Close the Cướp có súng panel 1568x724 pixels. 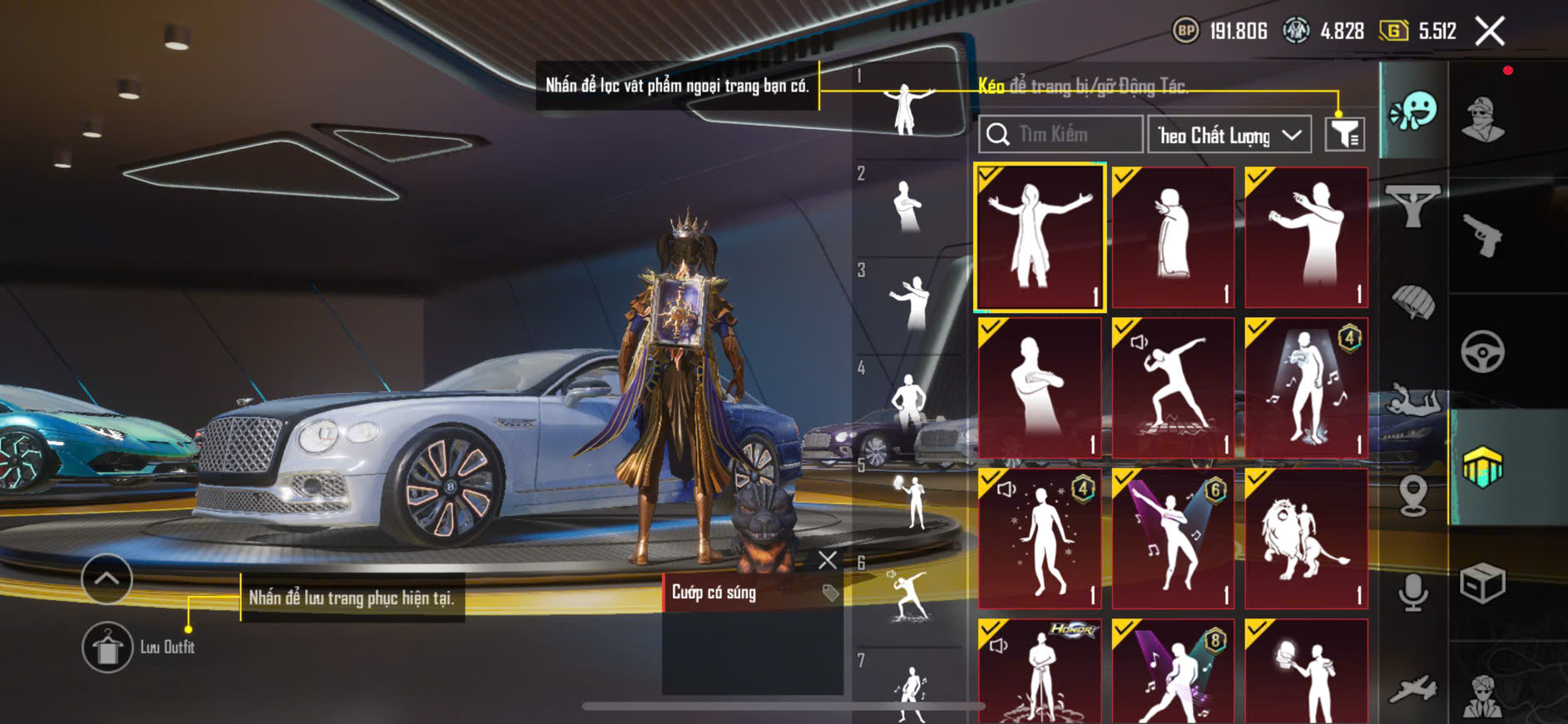click(827, 560)
